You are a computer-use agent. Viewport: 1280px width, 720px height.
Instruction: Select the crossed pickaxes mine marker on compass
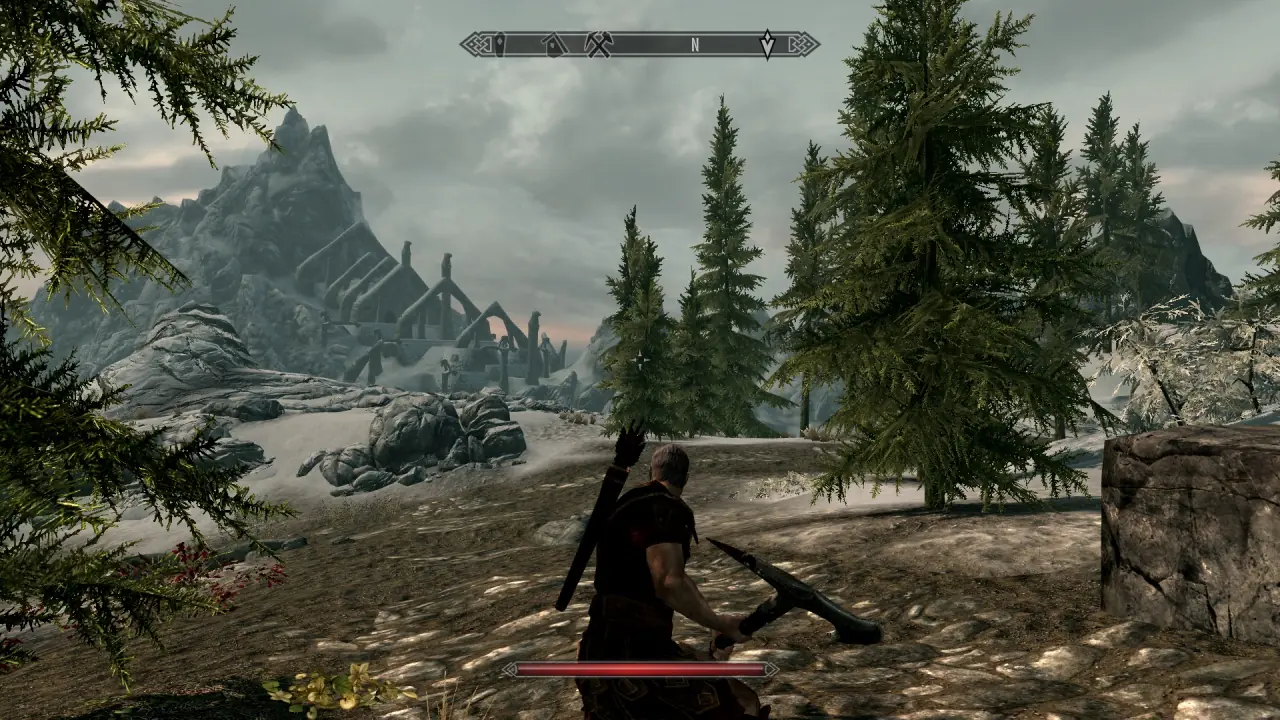point(598,45)
